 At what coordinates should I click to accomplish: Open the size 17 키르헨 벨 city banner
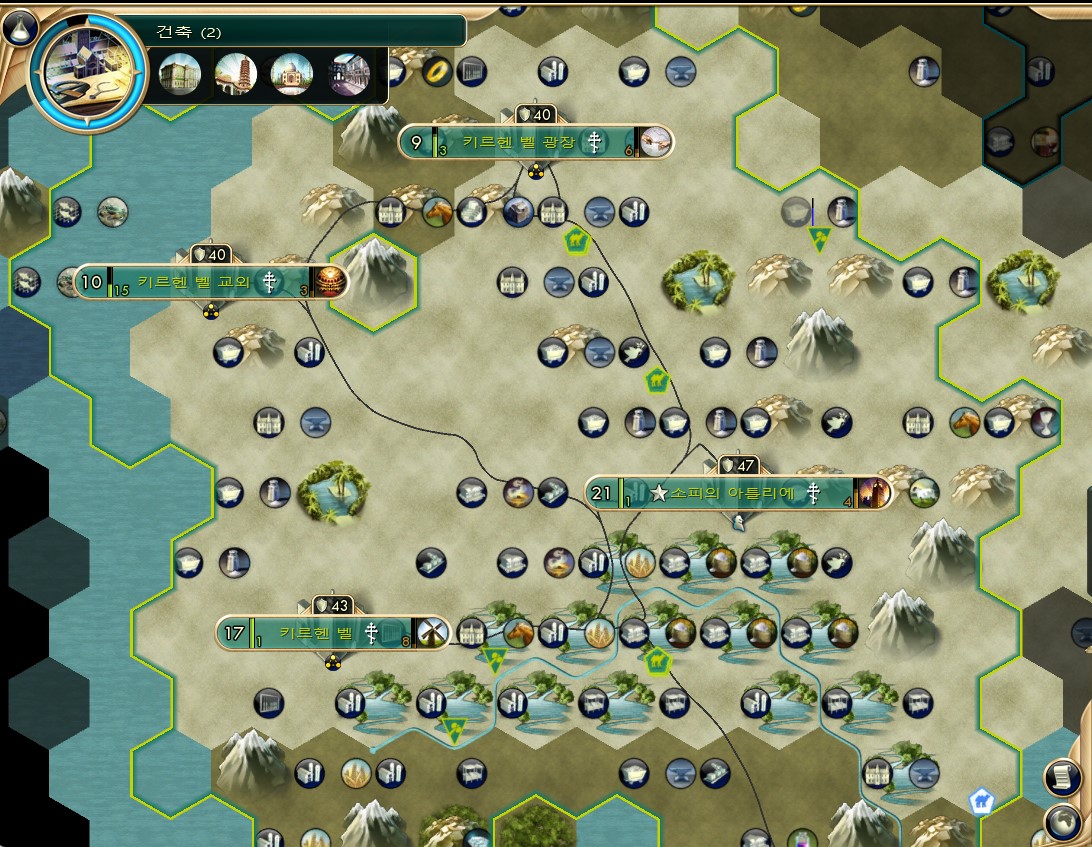click(332, 632)
